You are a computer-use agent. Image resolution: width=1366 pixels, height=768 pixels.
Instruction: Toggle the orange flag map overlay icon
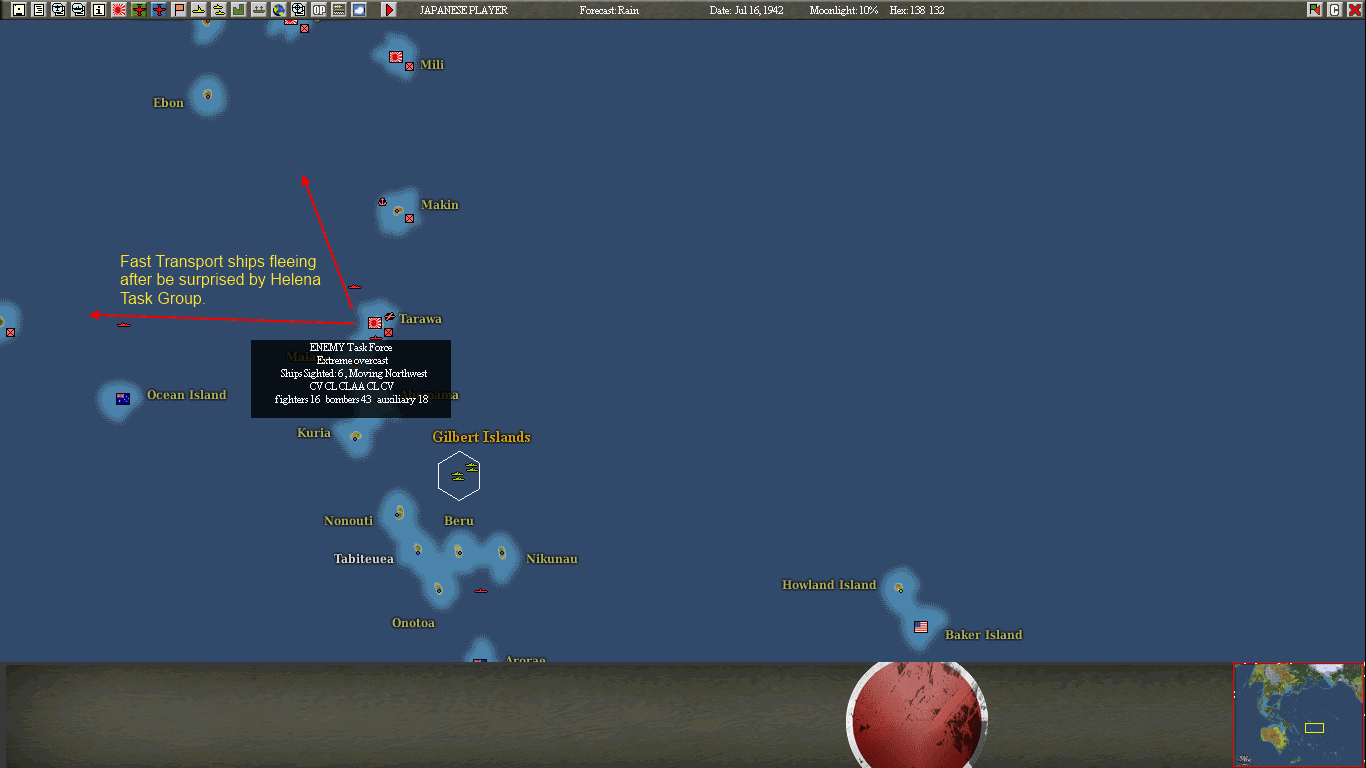[177, 9]
